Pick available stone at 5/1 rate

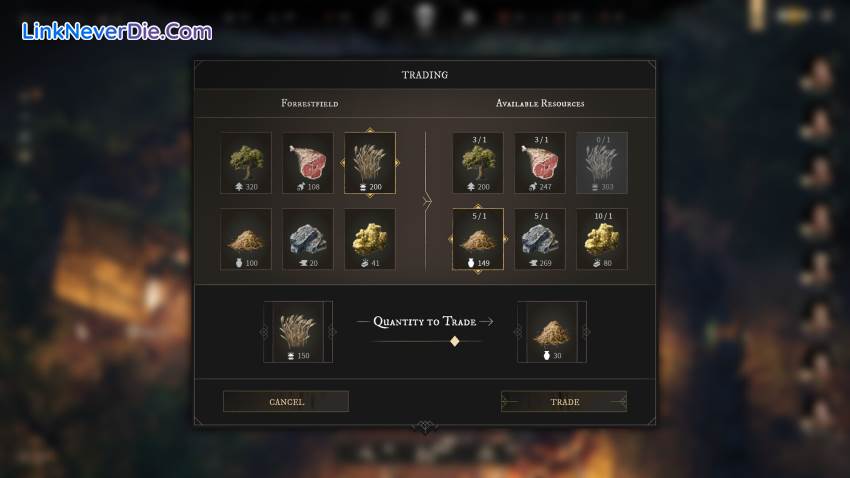[540, 240]
